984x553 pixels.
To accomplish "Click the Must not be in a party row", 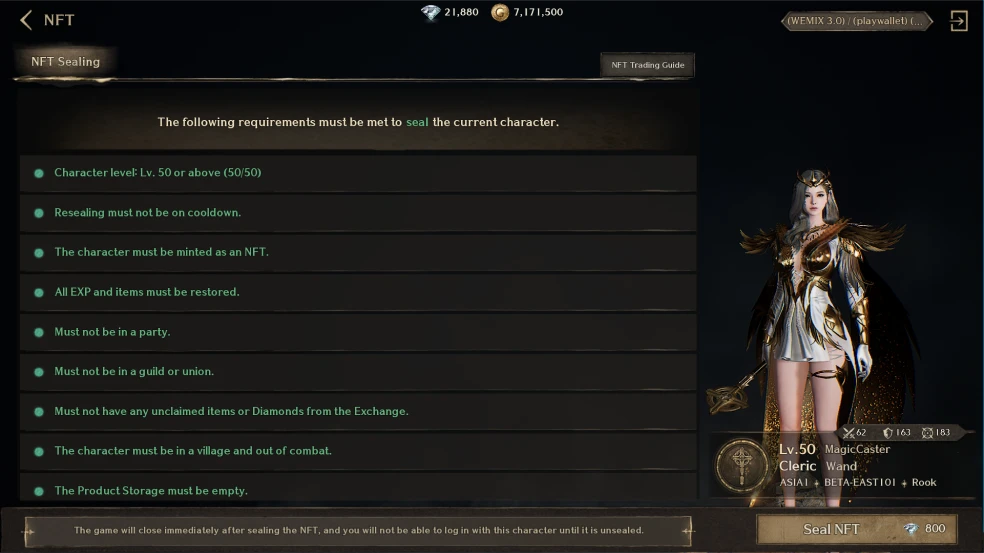I will (x=357, y=332).
